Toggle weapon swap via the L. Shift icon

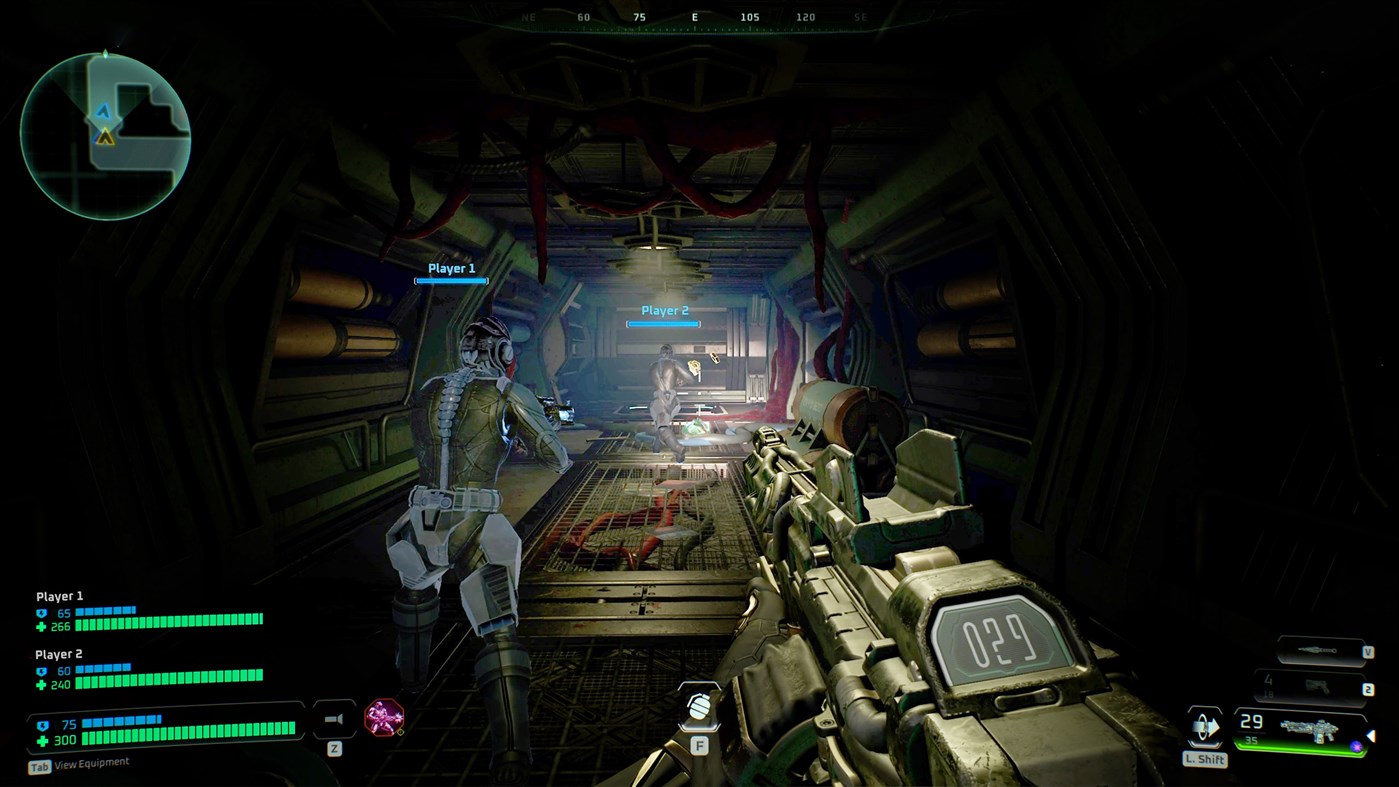(1203, 726)
